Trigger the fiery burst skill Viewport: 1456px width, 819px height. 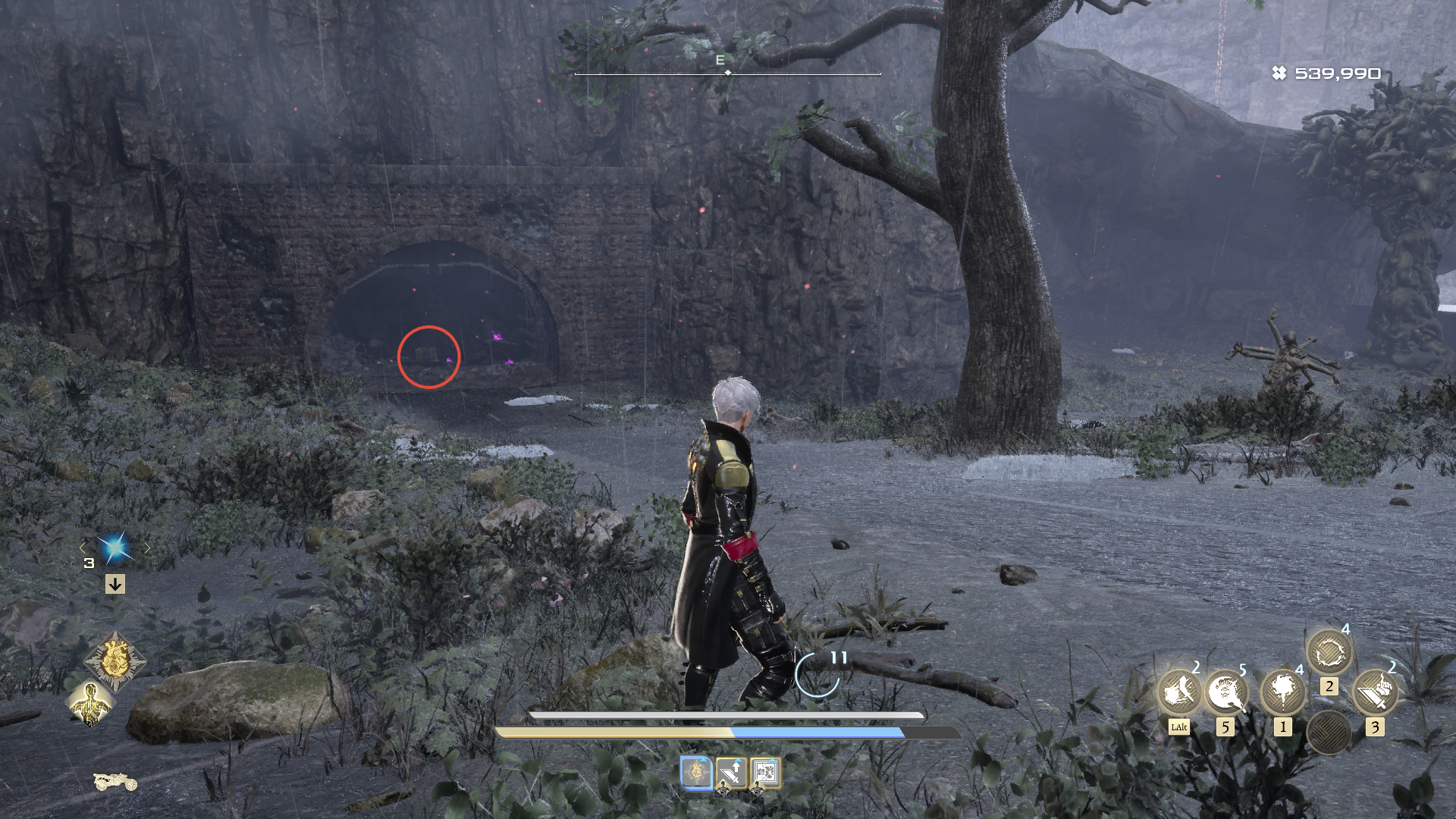point(1282,692)
